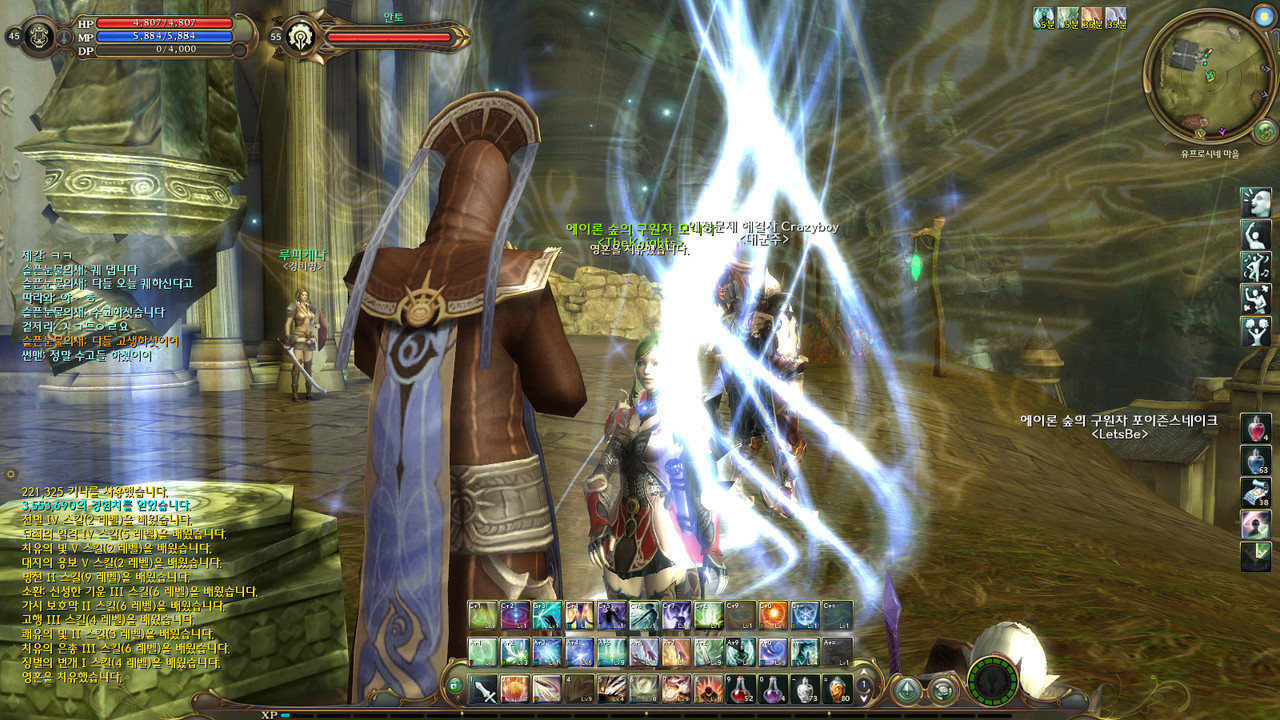Use the white flask with 73 count
The height and width of the screenshot is (720, 1280).
[805, 688]
